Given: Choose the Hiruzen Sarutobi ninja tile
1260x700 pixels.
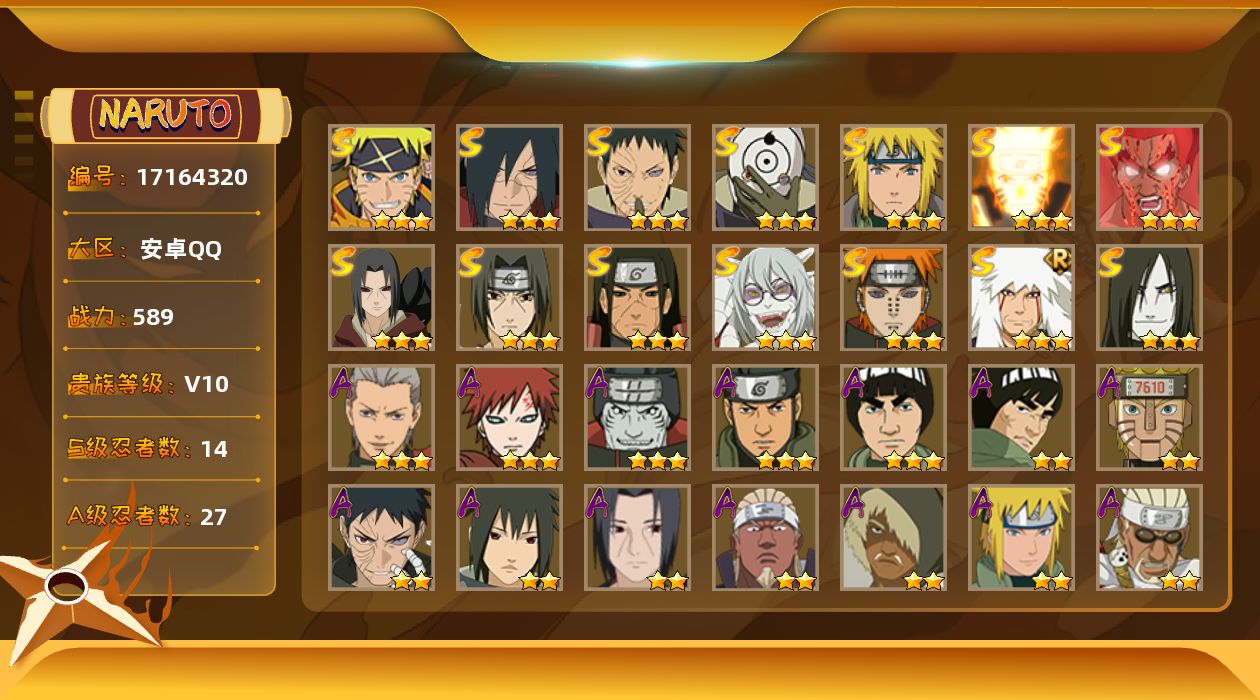Looking at the screenshot, I should click(382, 418).
